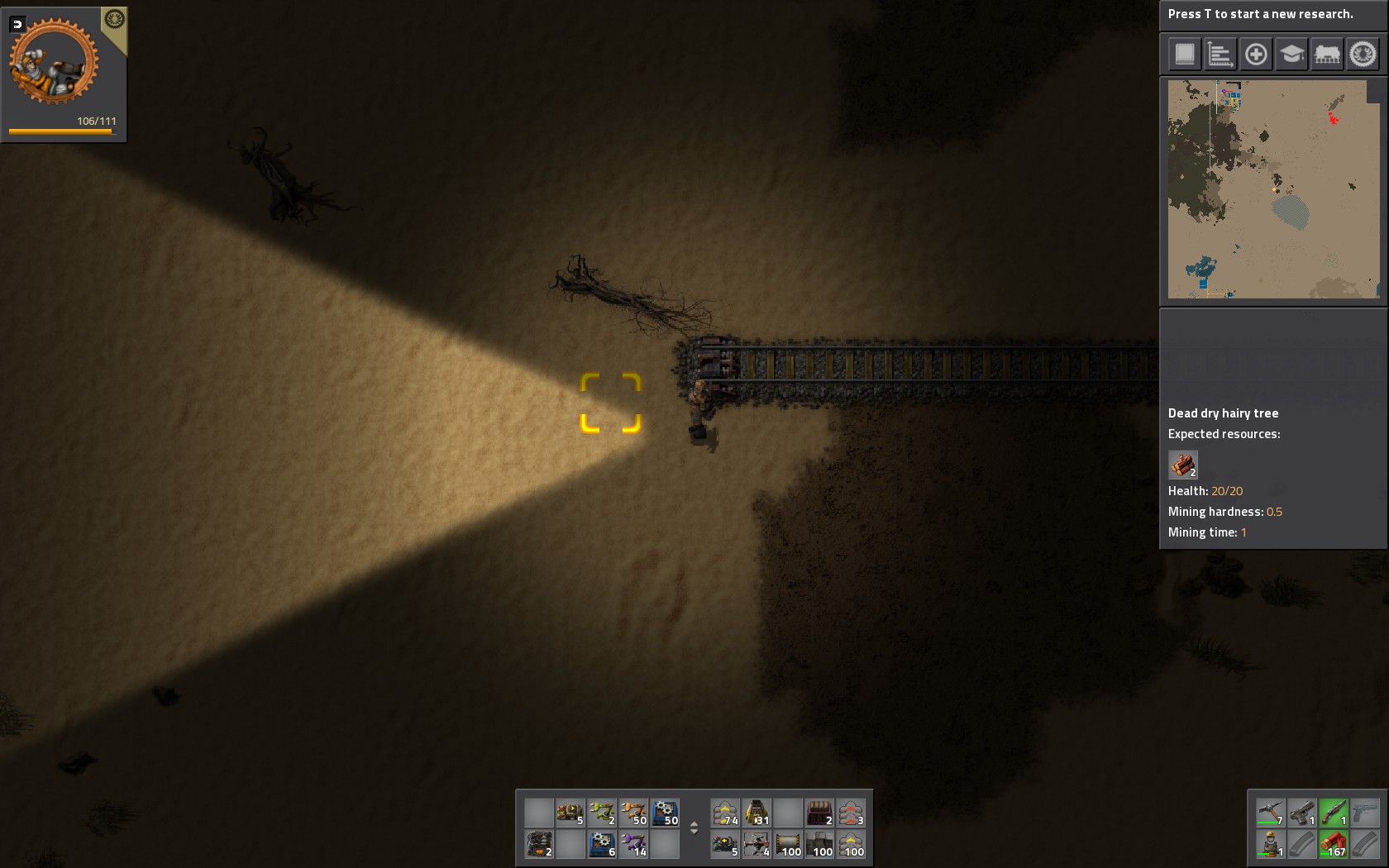Select the pickaxe tool slot
Viewport: 1389px width, 868px height.
1270,813
